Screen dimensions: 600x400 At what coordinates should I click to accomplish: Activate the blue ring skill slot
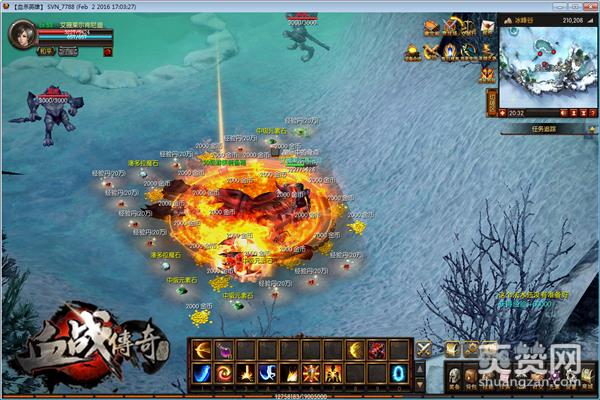pos(399,373)
